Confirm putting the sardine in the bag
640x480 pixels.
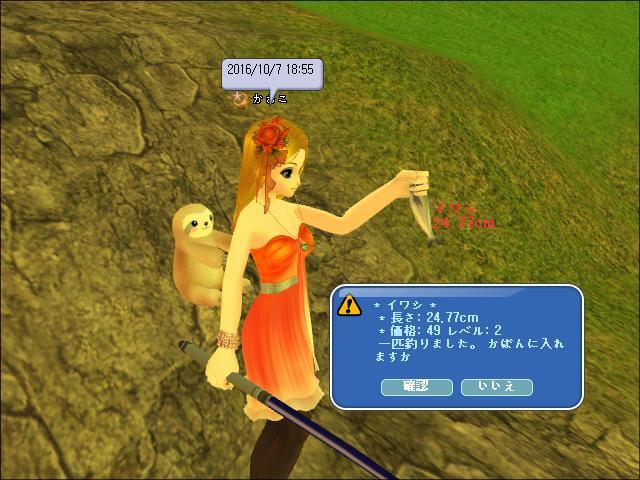(417, 386)
